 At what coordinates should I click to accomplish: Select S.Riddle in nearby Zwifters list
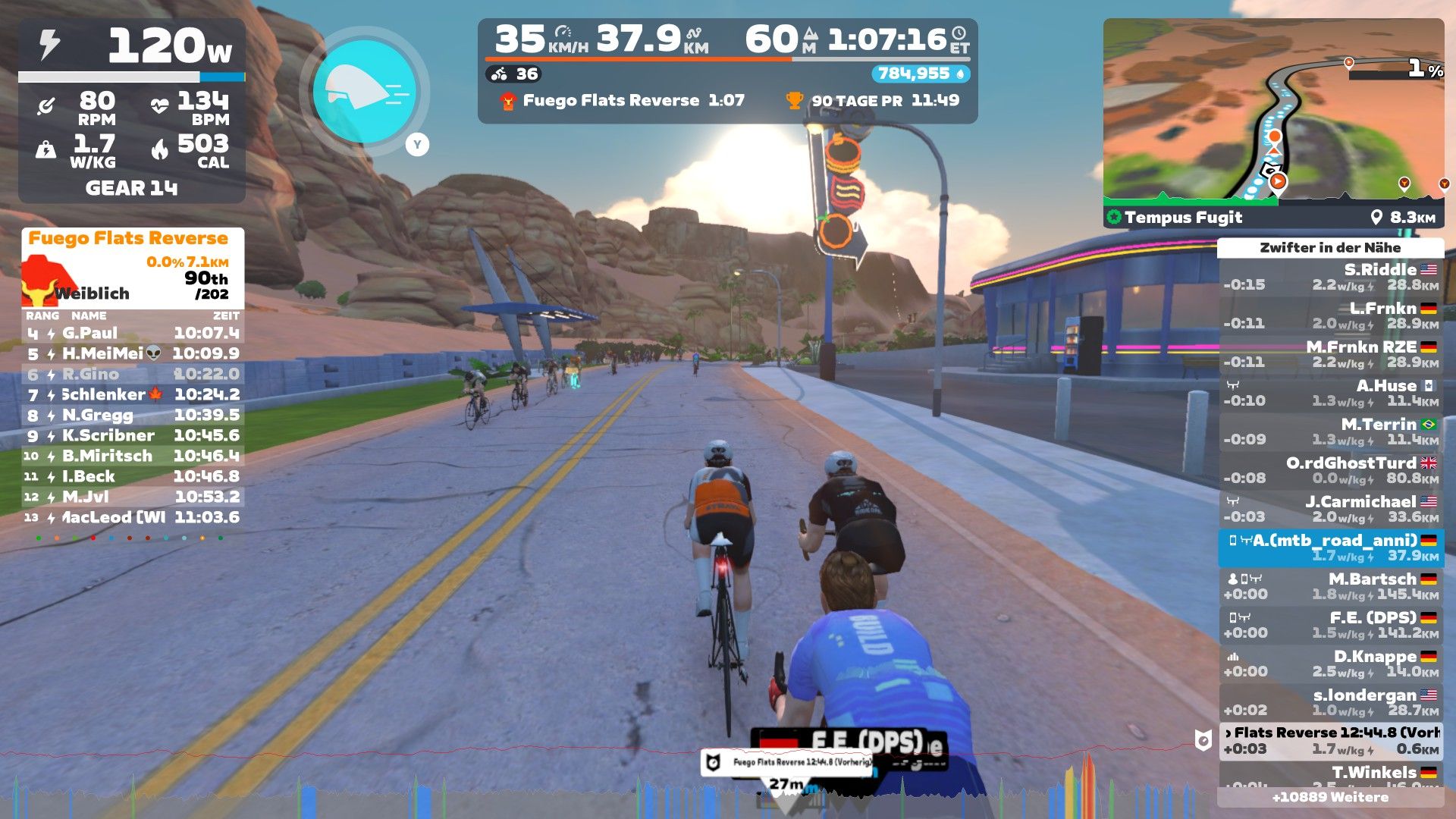pyautogui.click(x=1330, y=277)
